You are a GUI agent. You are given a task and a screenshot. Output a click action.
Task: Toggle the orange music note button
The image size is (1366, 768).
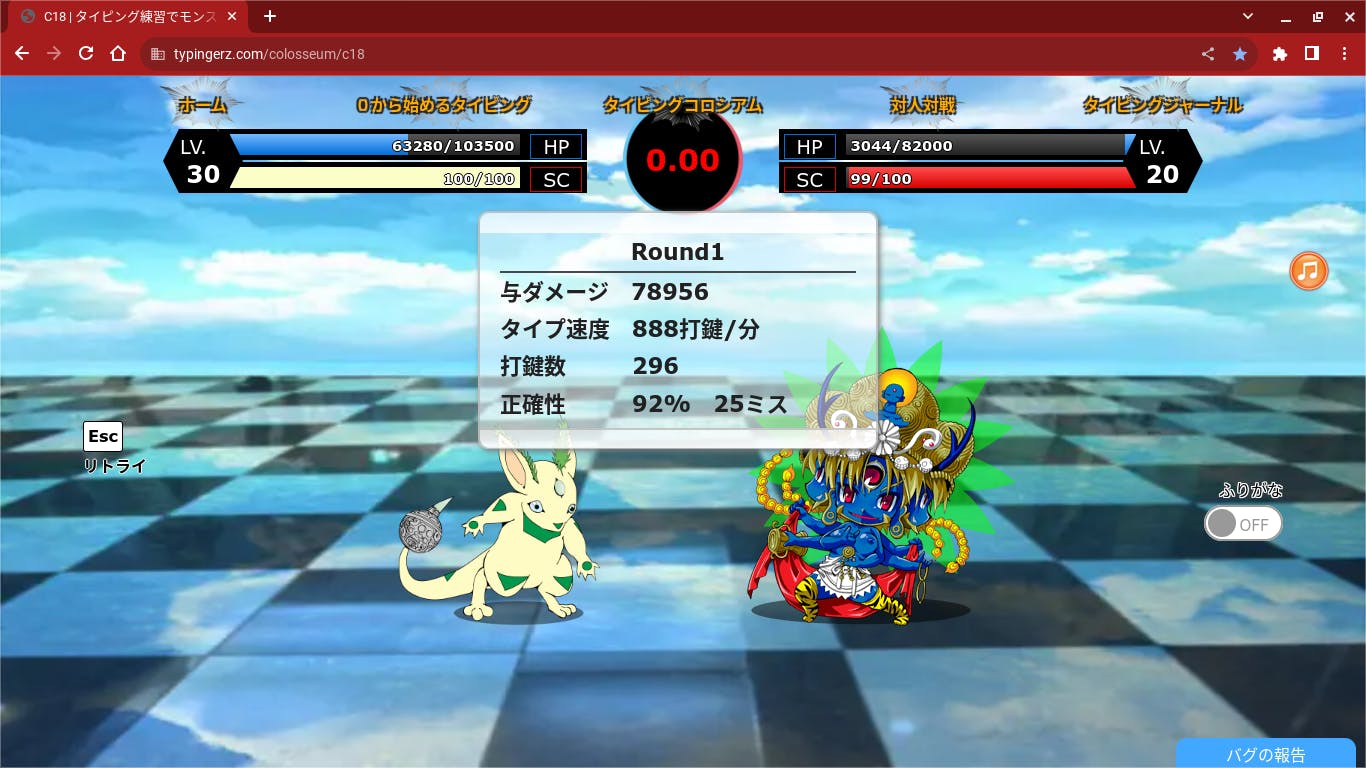[x=1308, y=271]
